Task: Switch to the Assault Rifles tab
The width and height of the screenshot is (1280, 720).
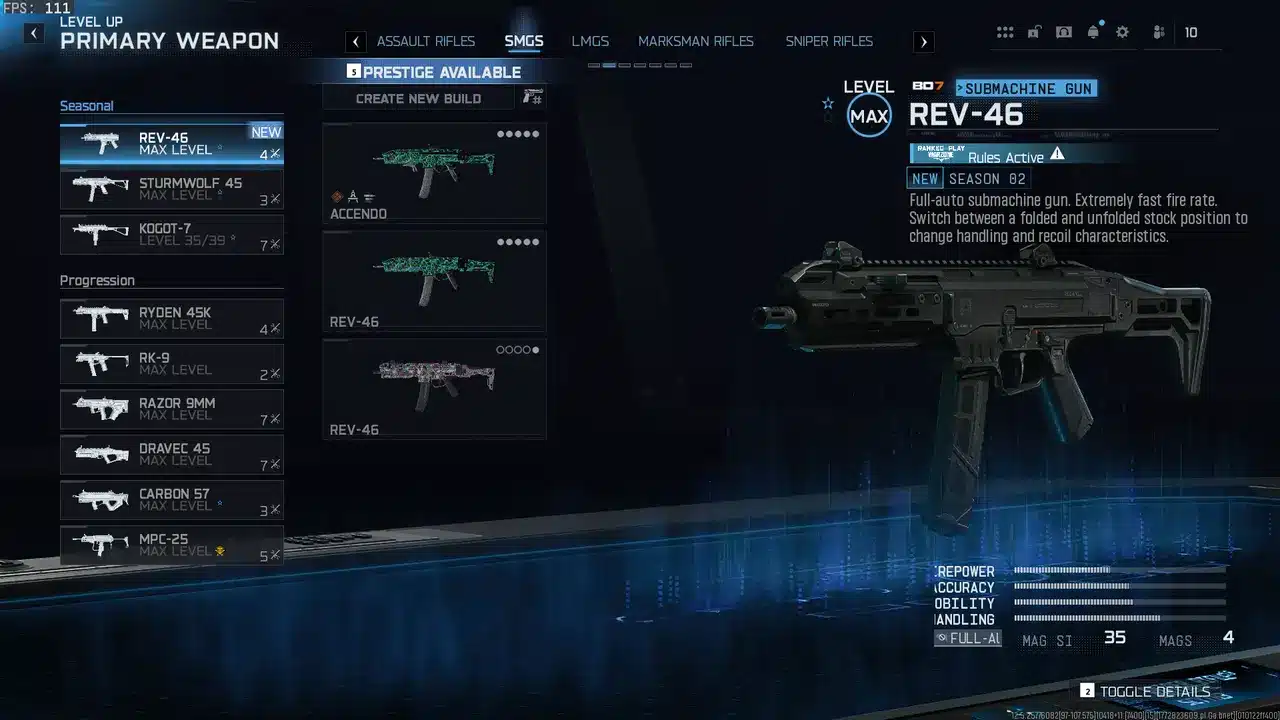Action: click(425, 41)
